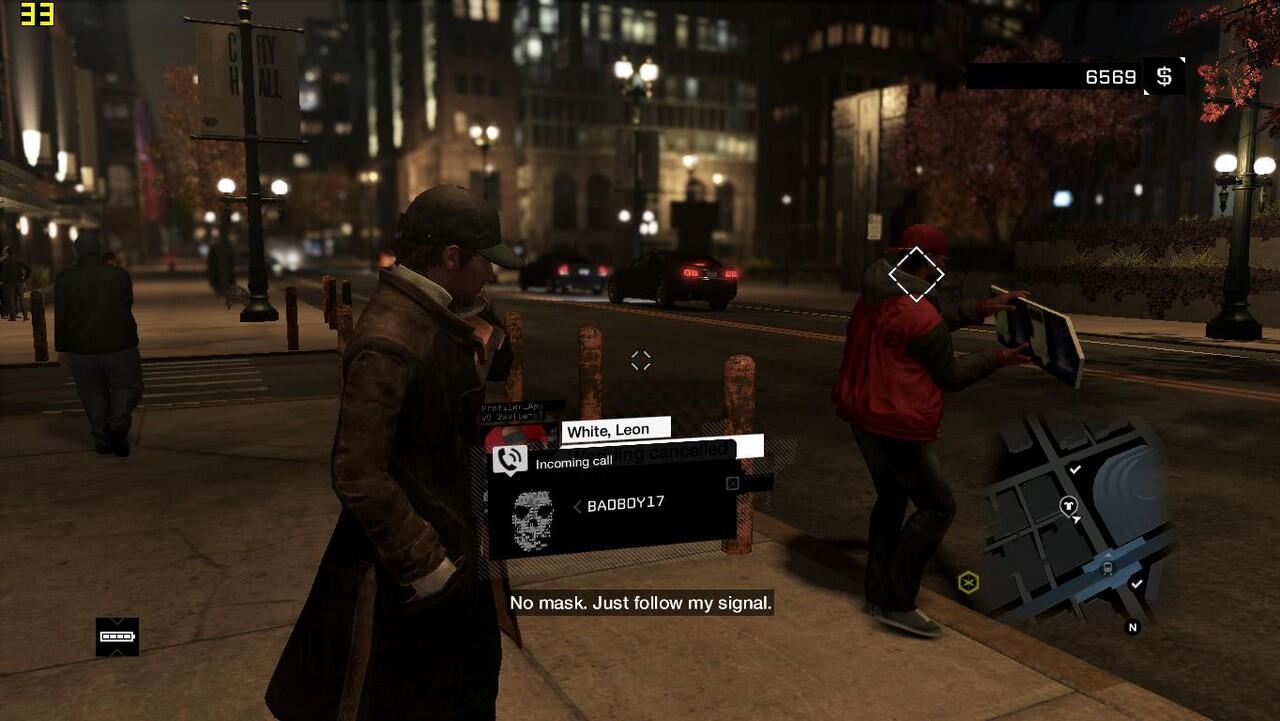Click the pixelated skull caller avatar

coord(532,519)
